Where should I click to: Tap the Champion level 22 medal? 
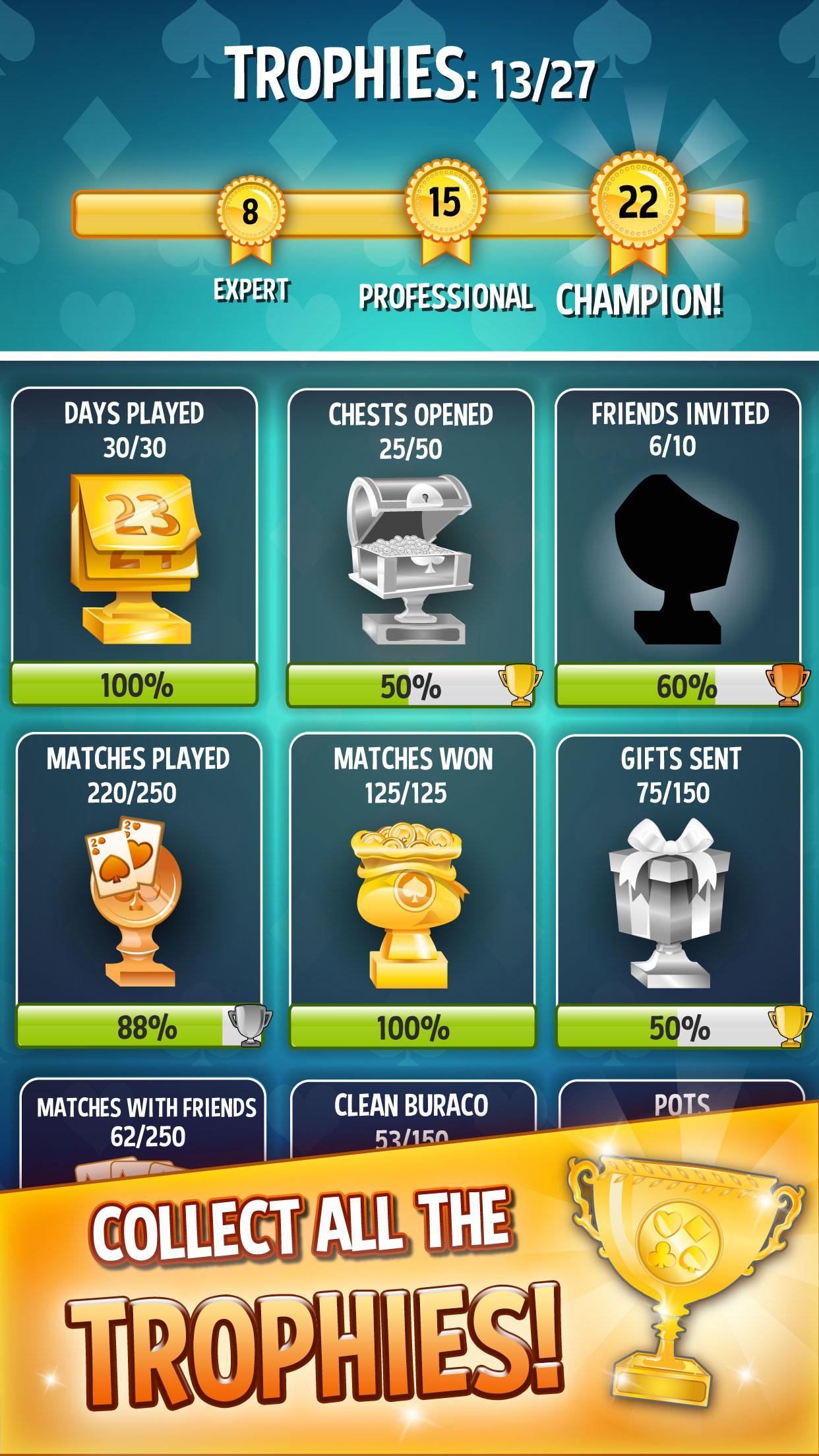point(638,206)
